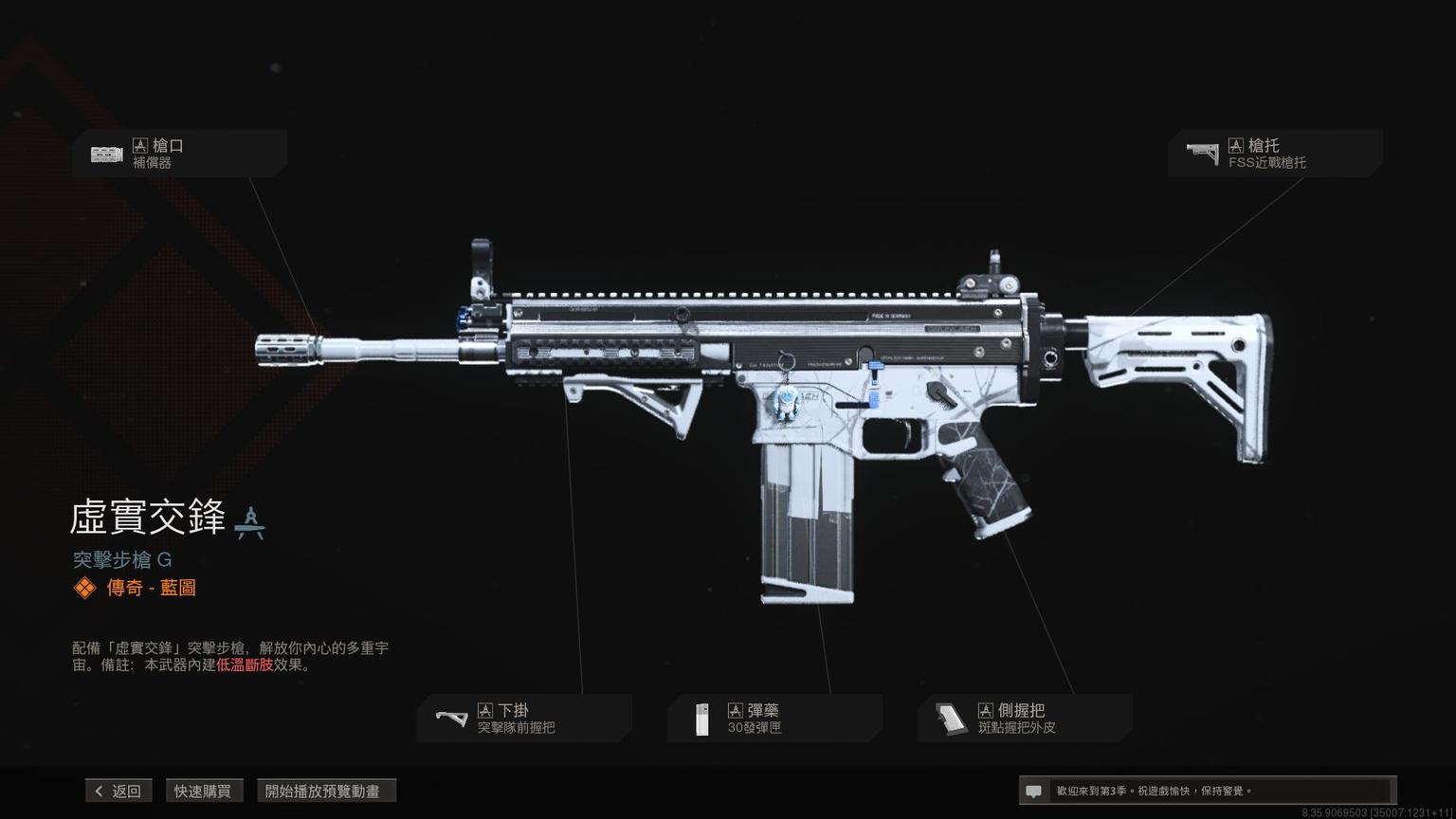Open the chat message box

(x=1206, y=791)
